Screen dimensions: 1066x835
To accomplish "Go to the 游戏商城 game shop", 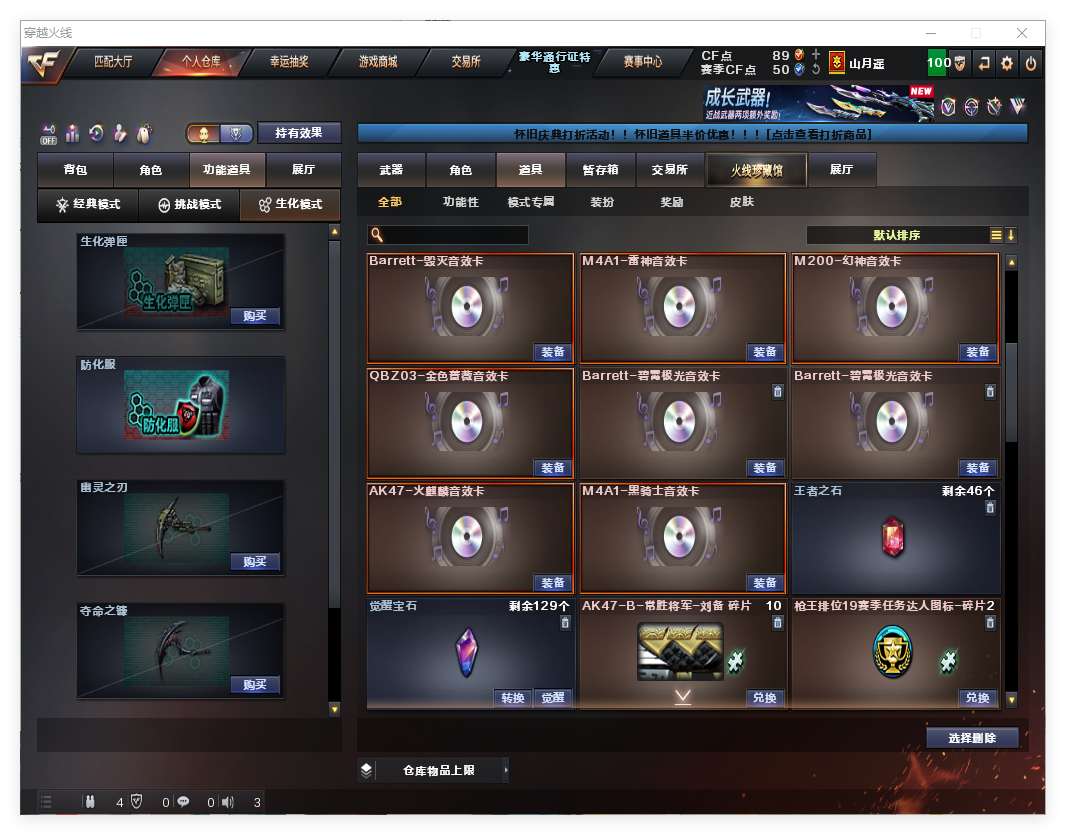I will point(378,62).
